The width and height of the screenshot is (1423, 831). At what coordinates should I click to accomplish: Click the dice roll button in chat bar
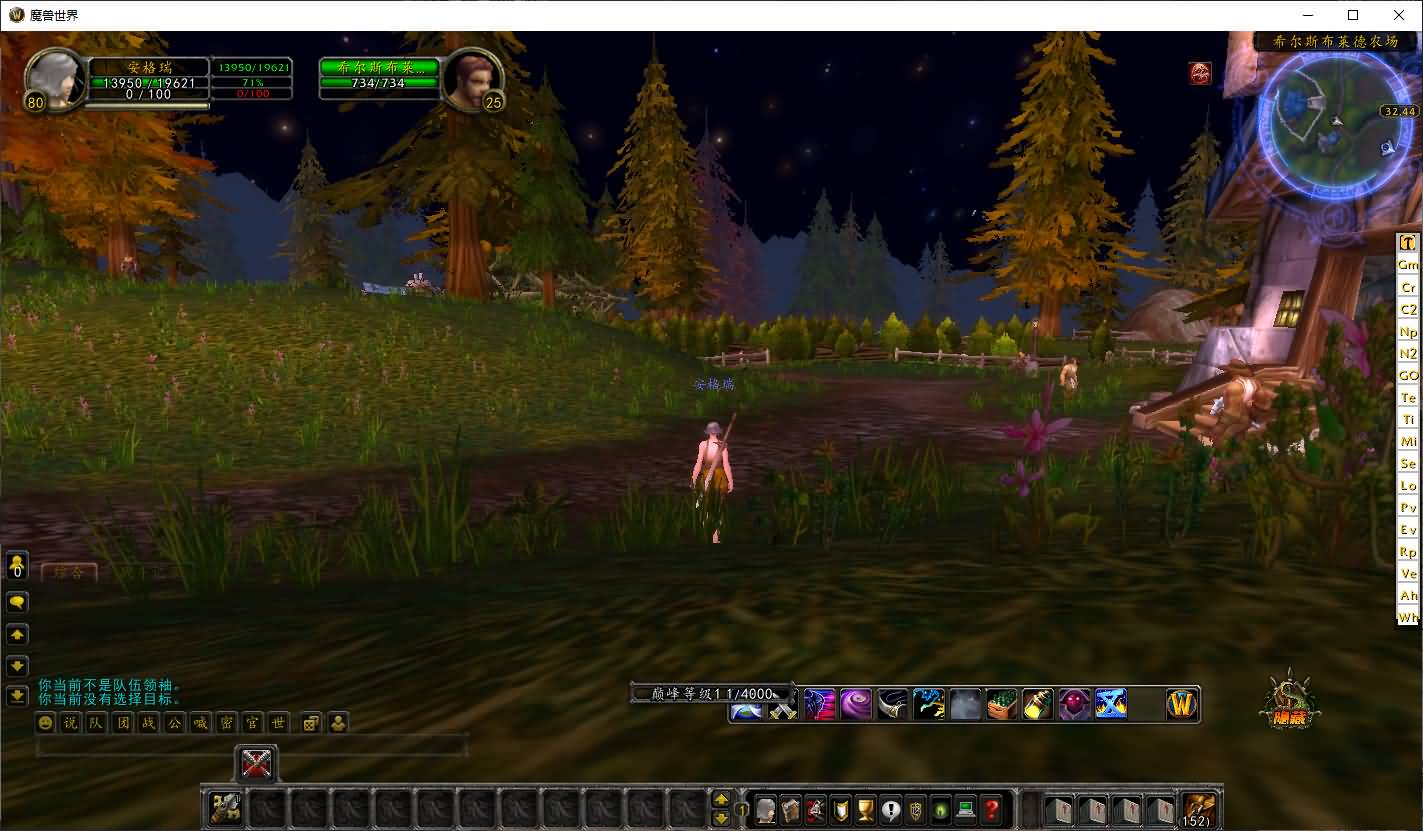(311, 723)
